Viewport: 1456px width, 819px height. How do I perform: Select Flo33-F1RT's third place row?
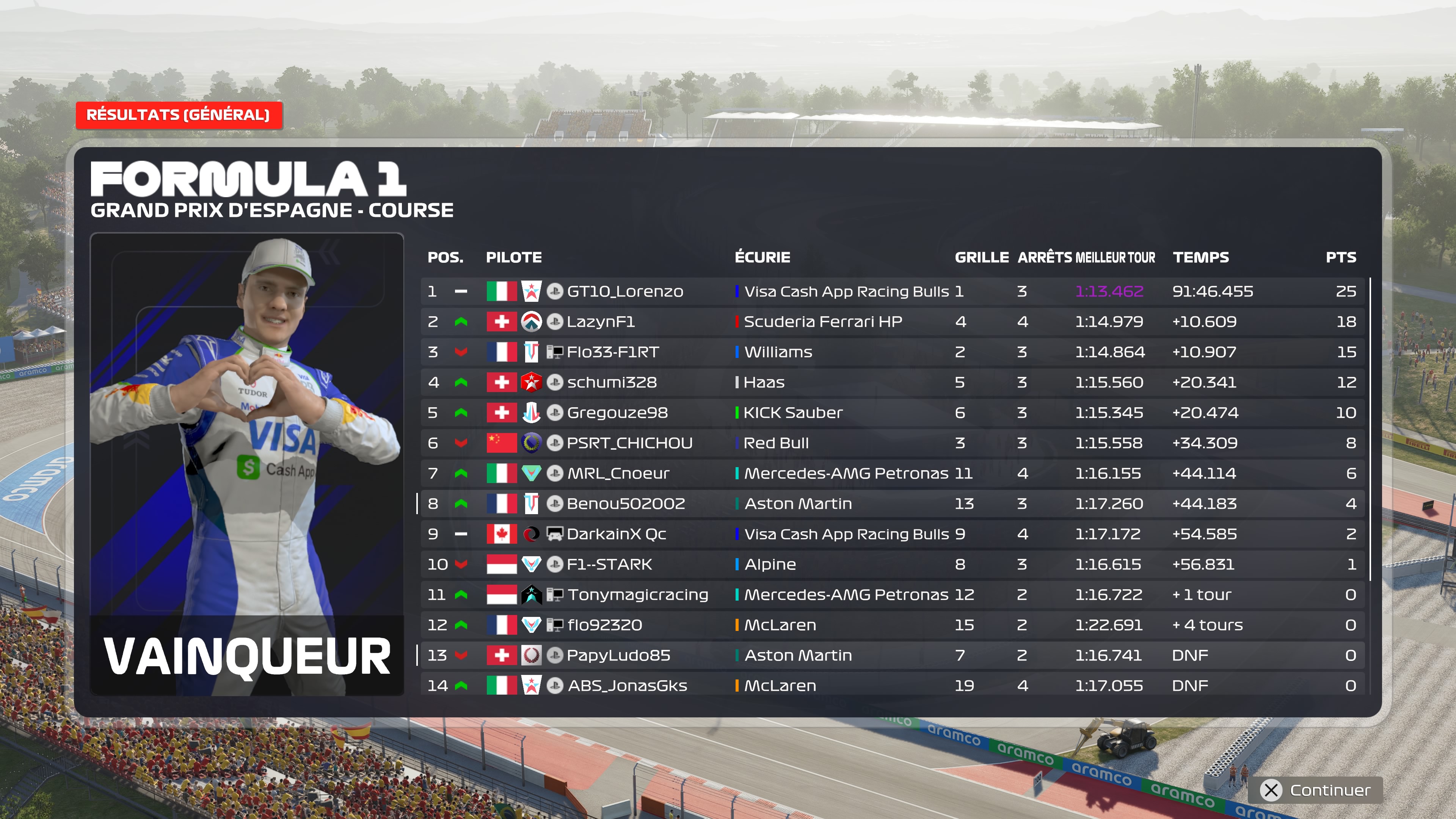click(892, 352)
